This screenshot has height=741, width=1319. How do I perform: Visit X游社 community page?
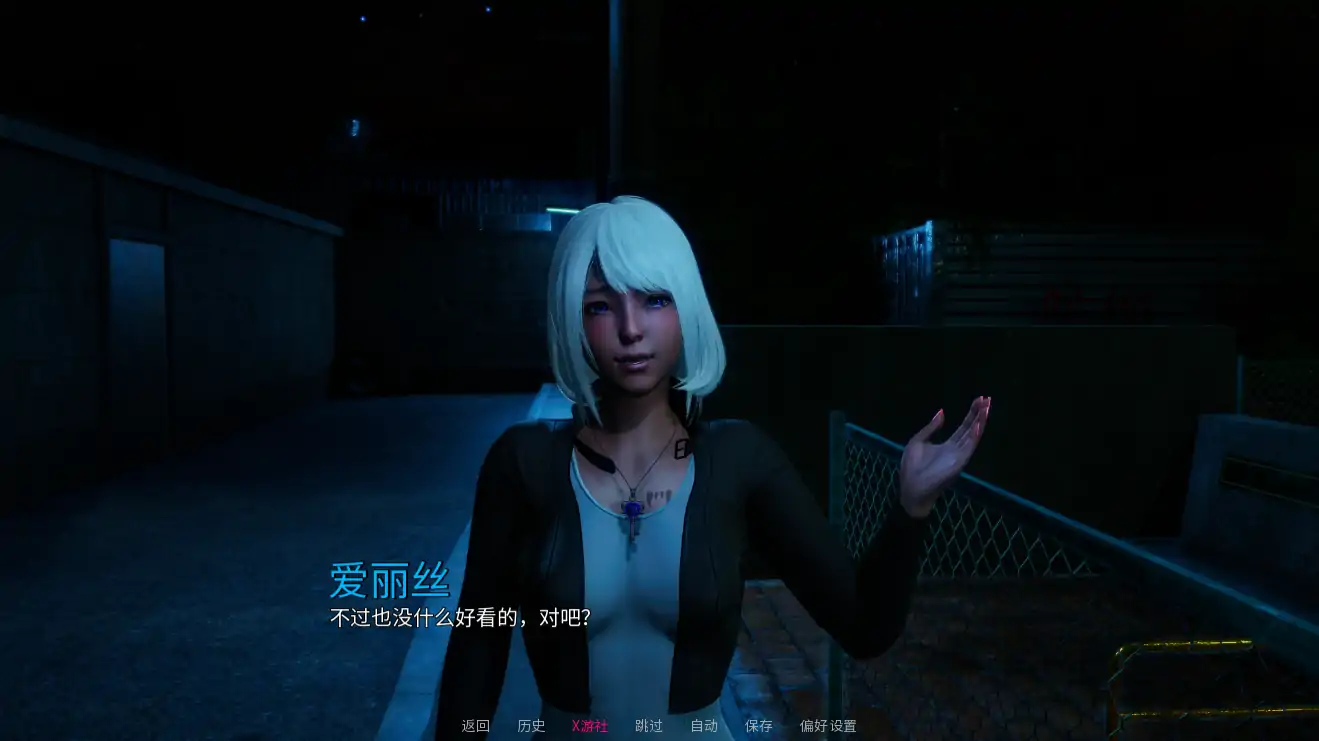coord(589,727)
